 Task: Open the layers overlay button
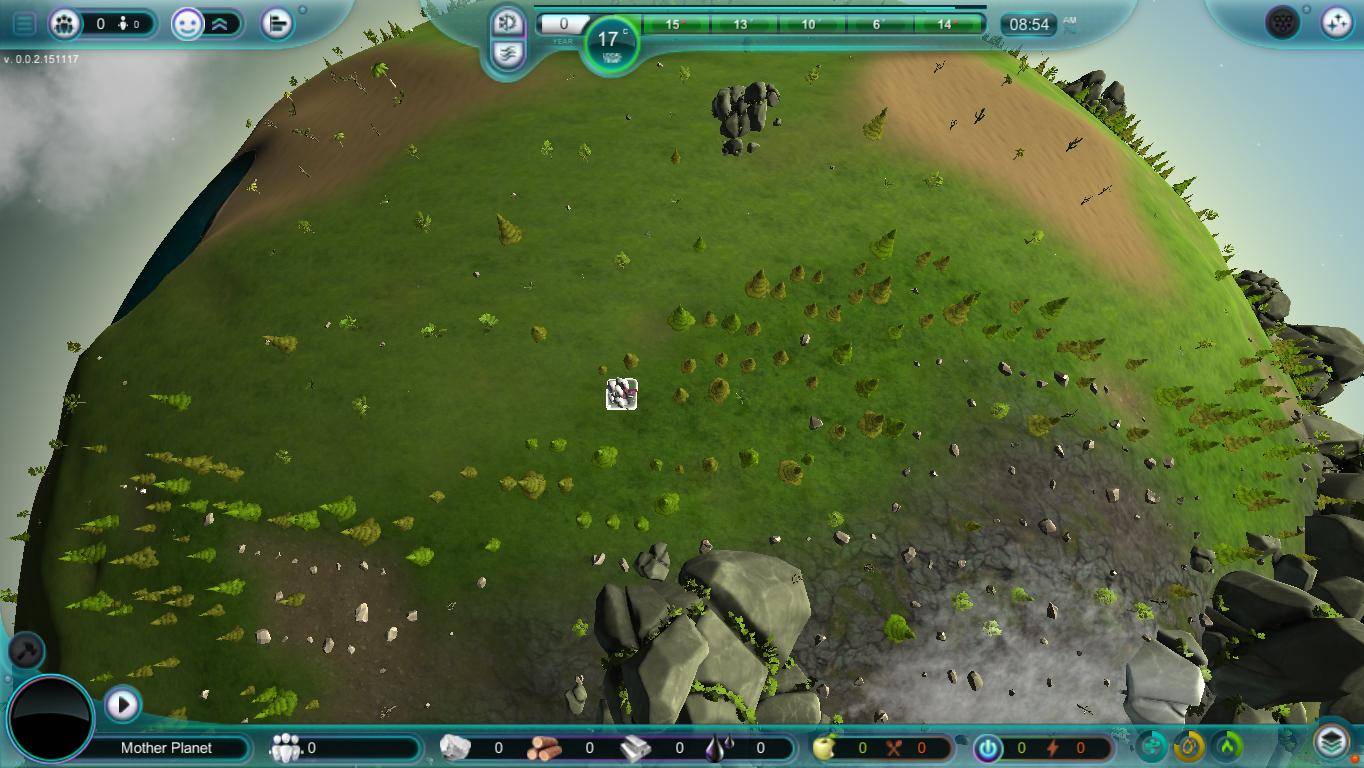[1331, 742]
